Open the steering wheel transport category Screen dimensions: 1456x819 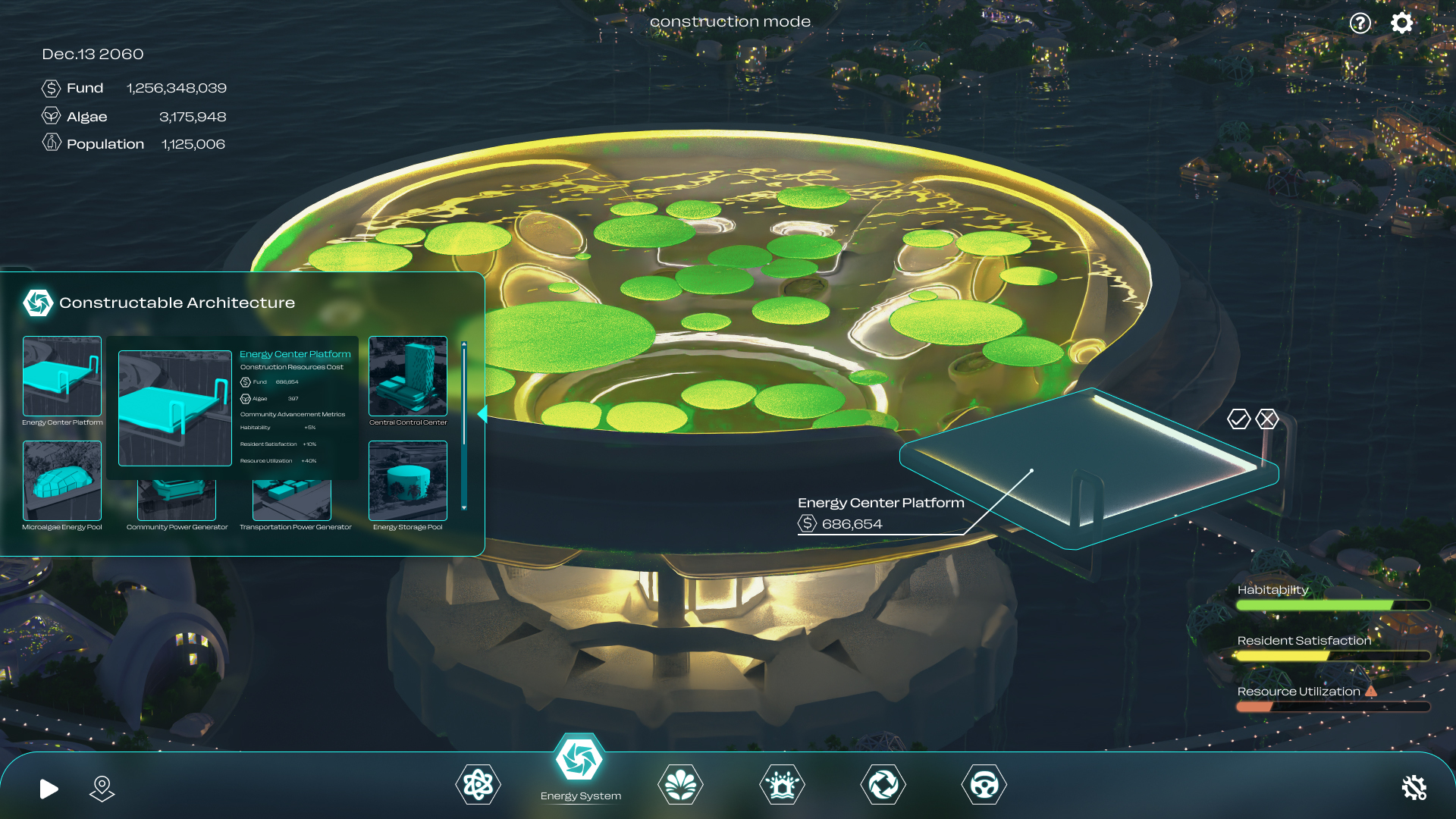[984, 785]
